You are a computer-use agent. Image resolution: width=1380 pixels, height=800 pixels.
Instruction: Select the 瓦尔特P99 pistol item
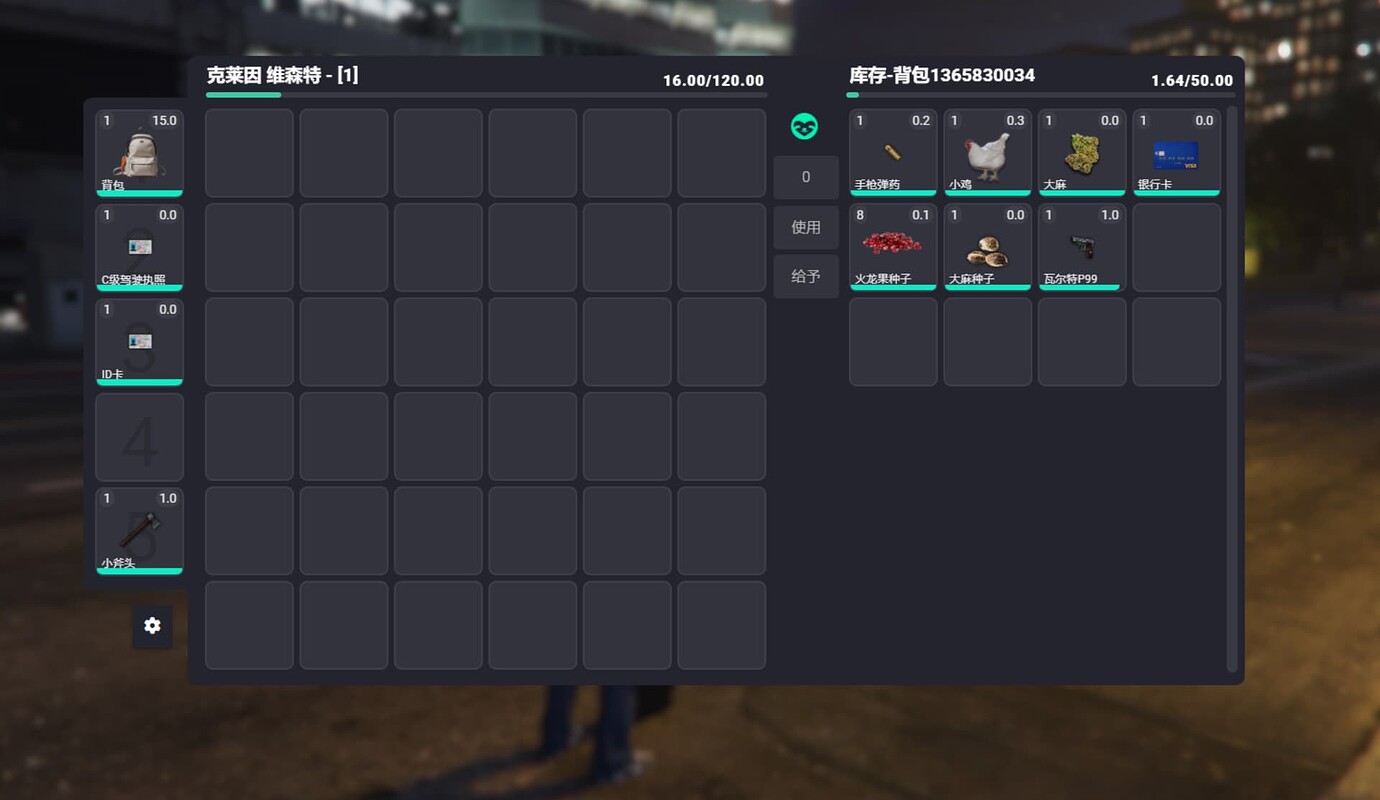point(1081,246)
